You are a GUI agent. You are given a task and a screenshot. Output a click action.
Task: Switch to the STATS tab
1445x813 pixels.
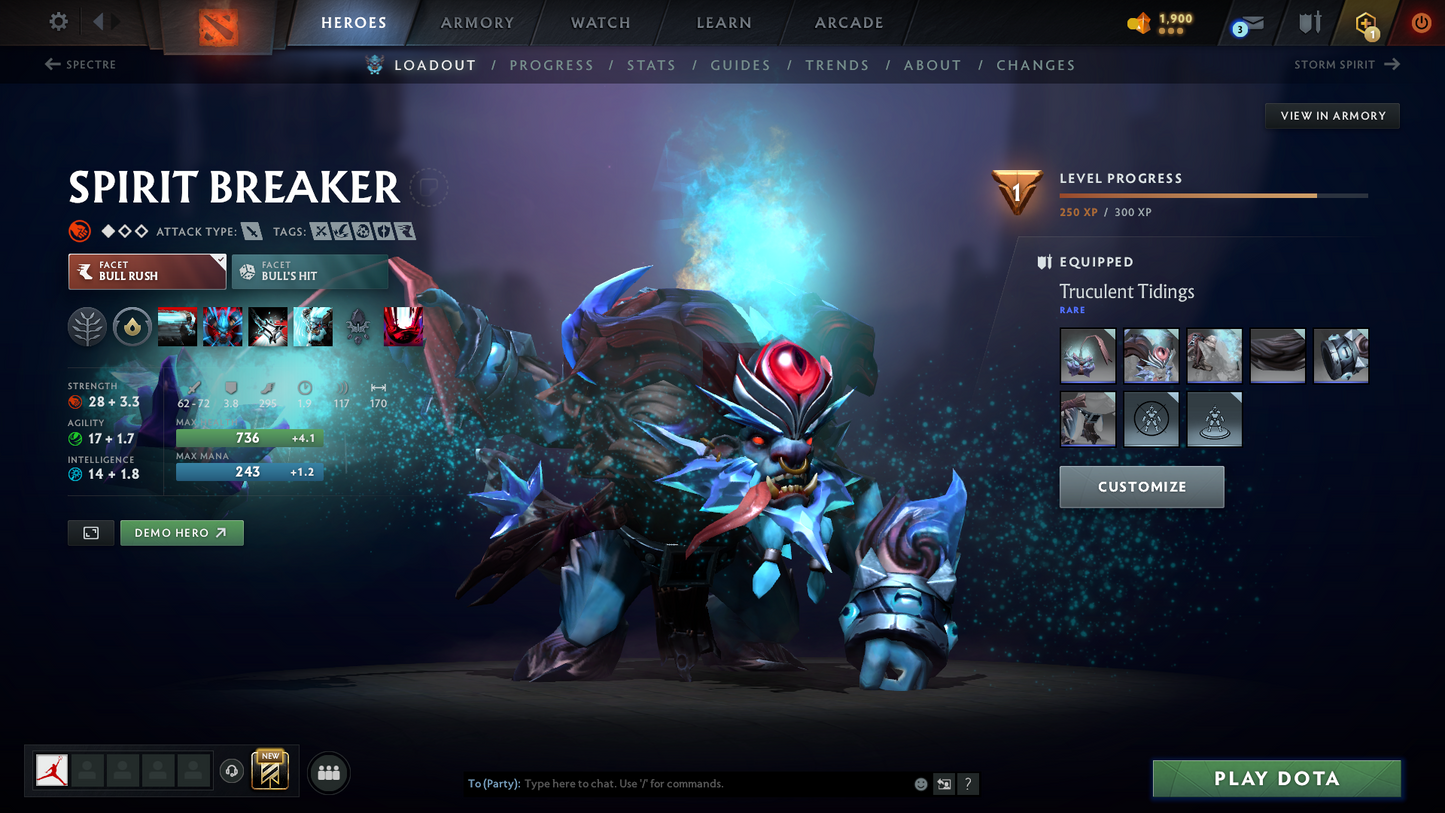coord(651,65)
